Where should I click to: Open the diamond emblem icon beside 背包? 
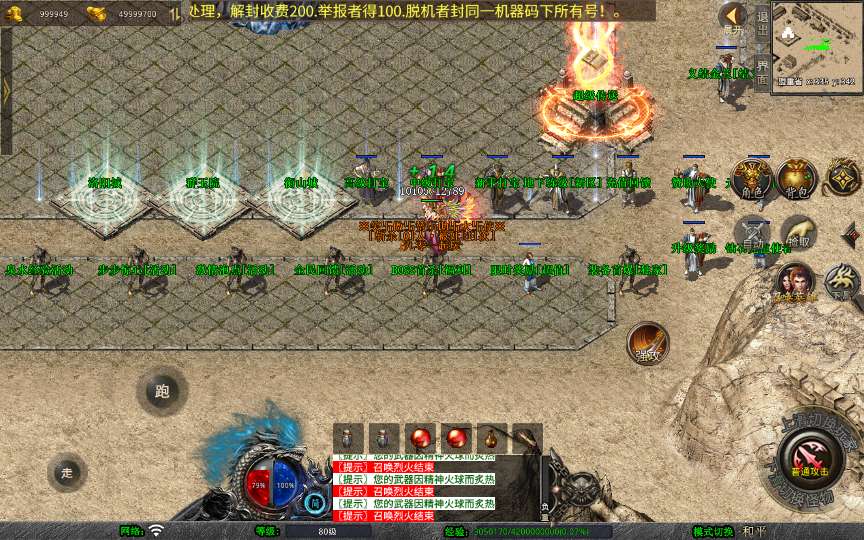(842, 180)
